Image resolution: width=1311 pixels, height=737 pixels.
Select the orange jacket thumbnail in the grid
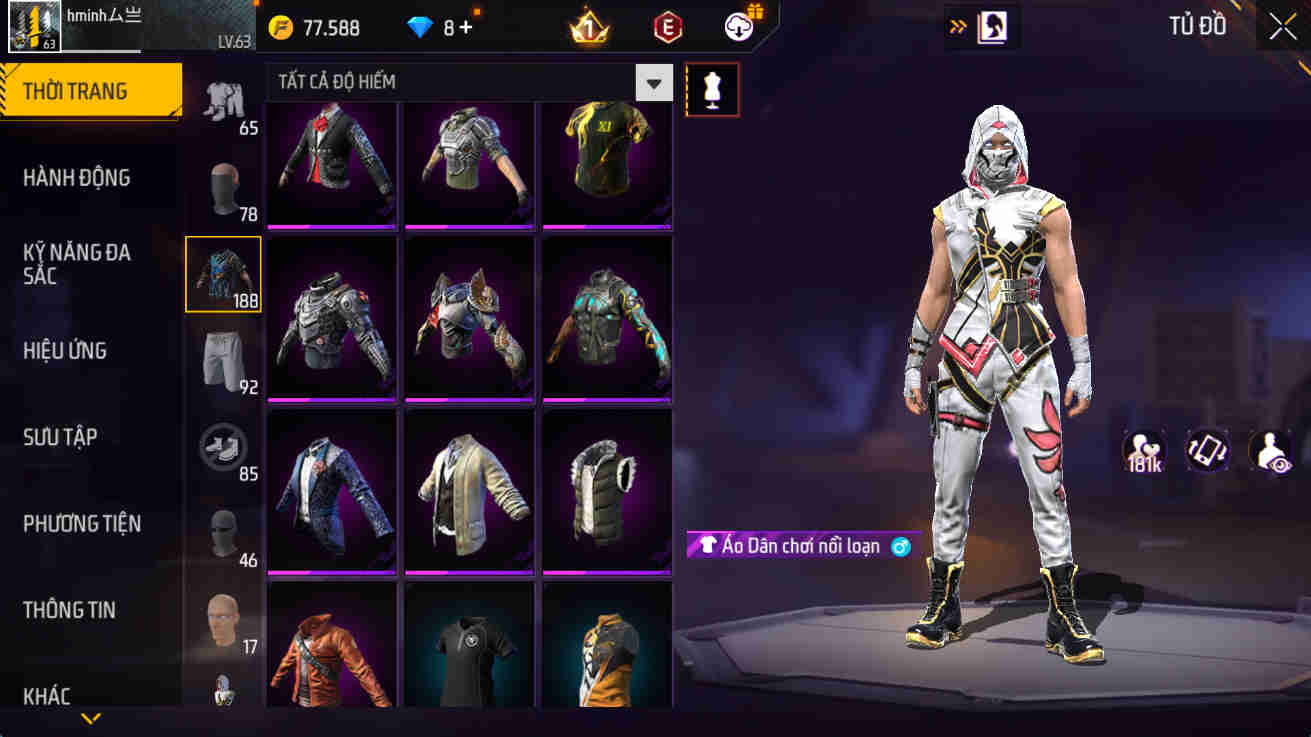point(332,645)
